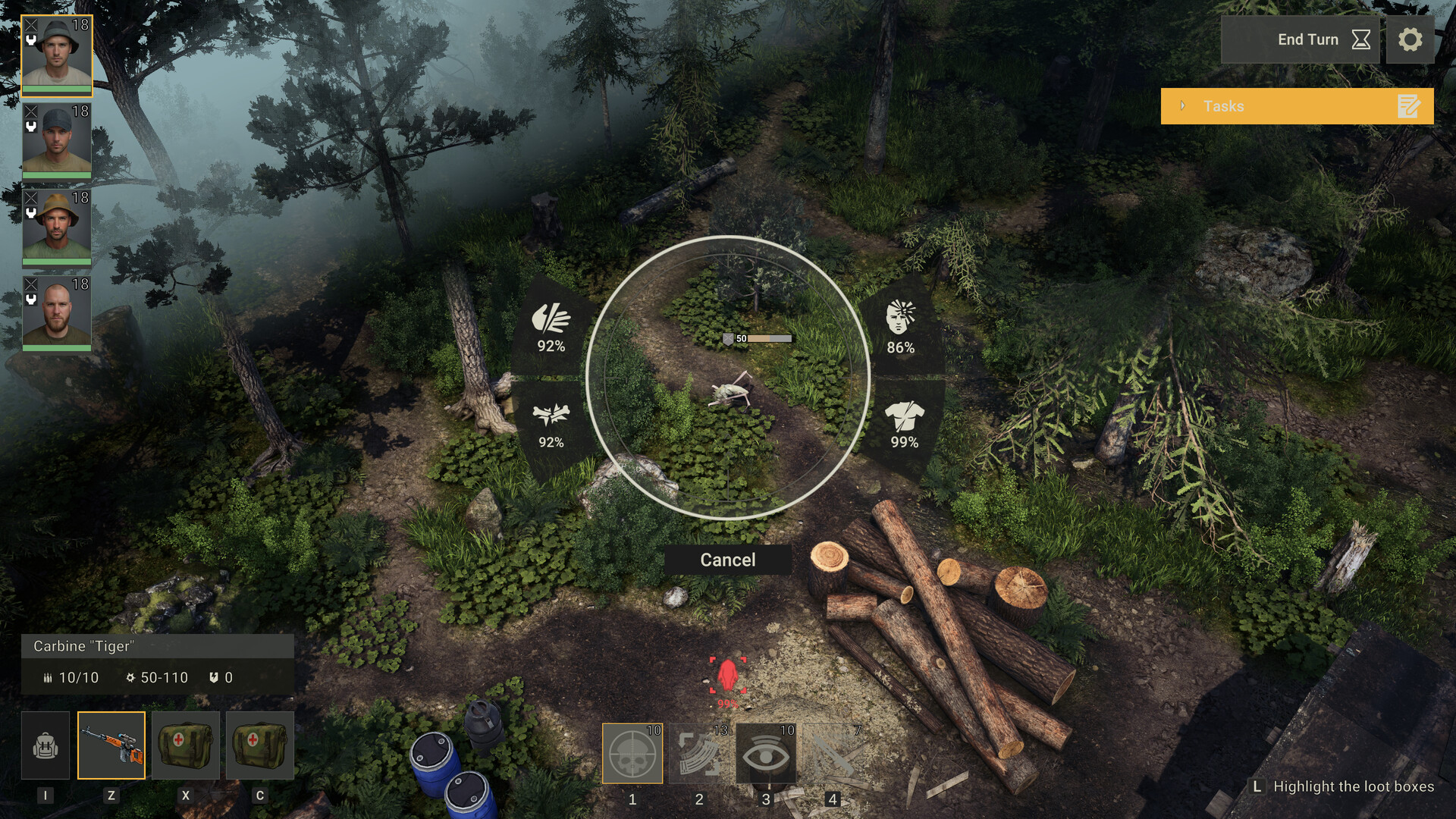This screenshot has width=1456, height=819.
Task: Open the Tasks menu entry
Action: click(1224, 106)
